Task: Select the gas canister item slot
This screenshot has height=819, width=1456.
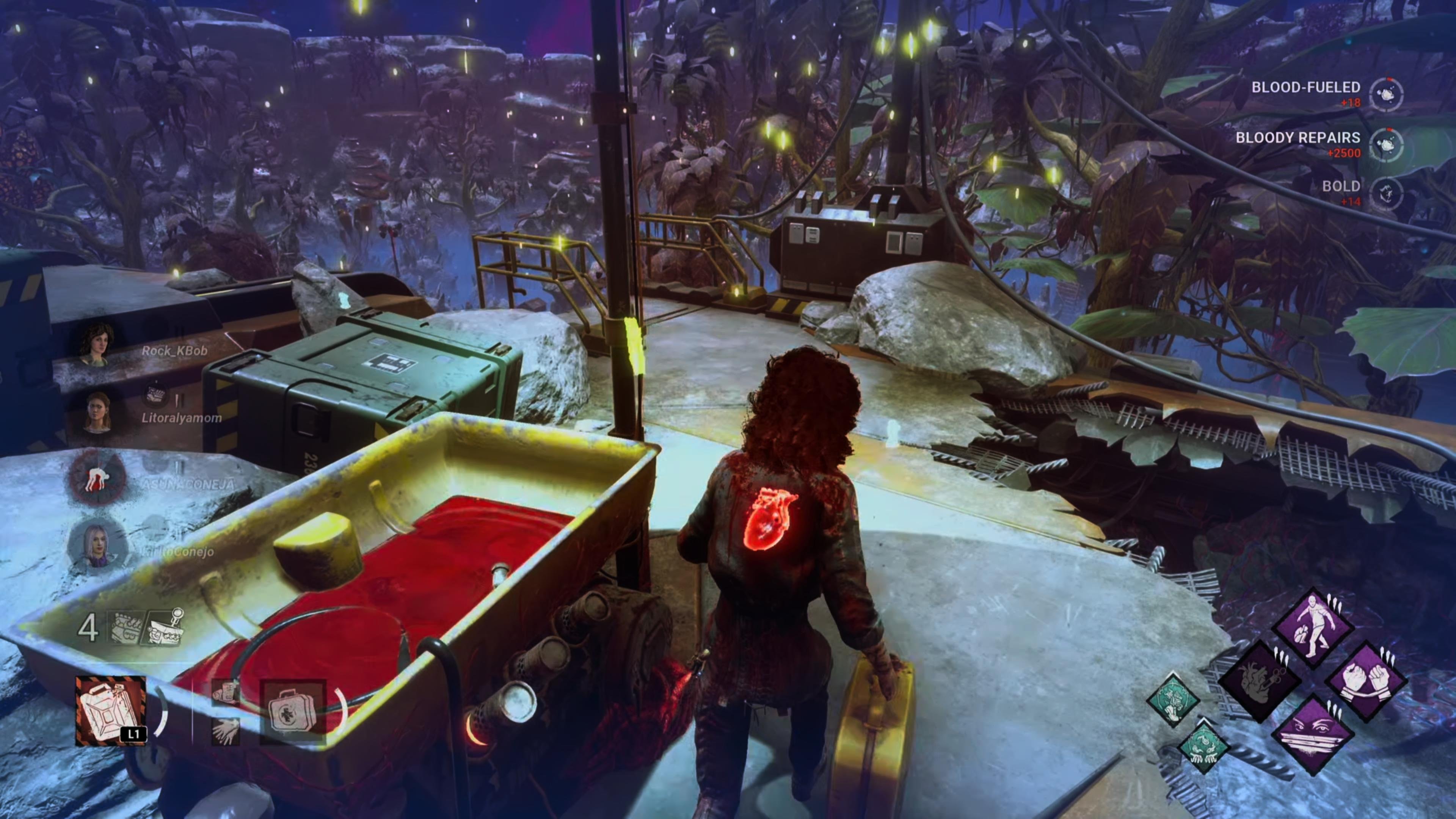Action: click(111, 711)
